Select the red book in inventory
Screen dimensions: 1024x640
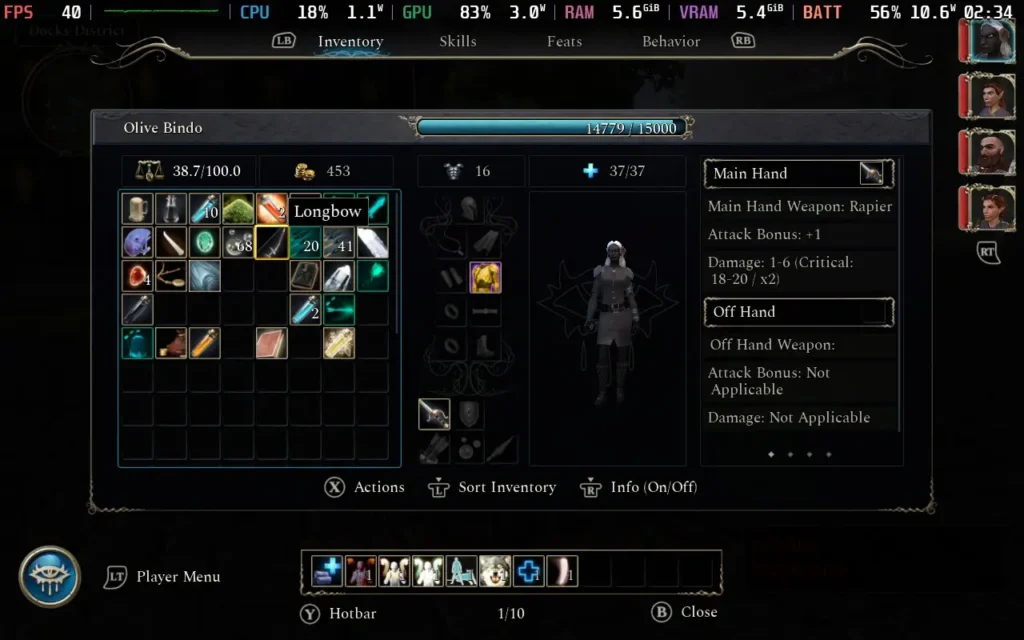pos(271,343)
